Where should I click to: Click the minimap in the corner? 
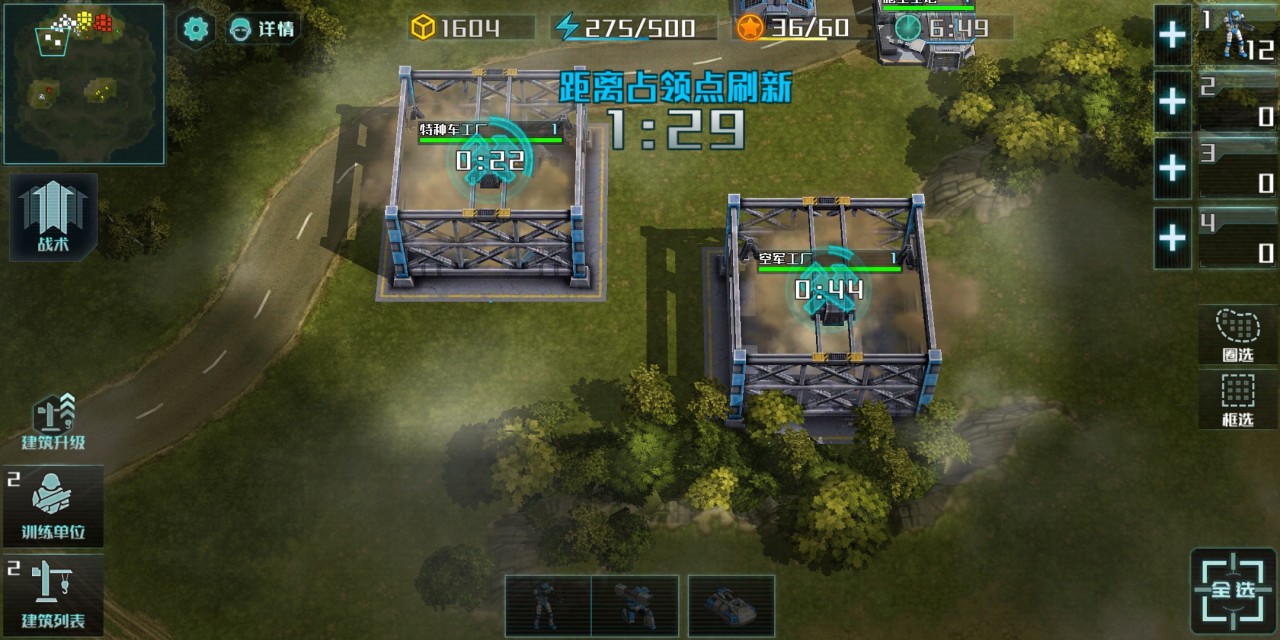click(x=83, y=83)
